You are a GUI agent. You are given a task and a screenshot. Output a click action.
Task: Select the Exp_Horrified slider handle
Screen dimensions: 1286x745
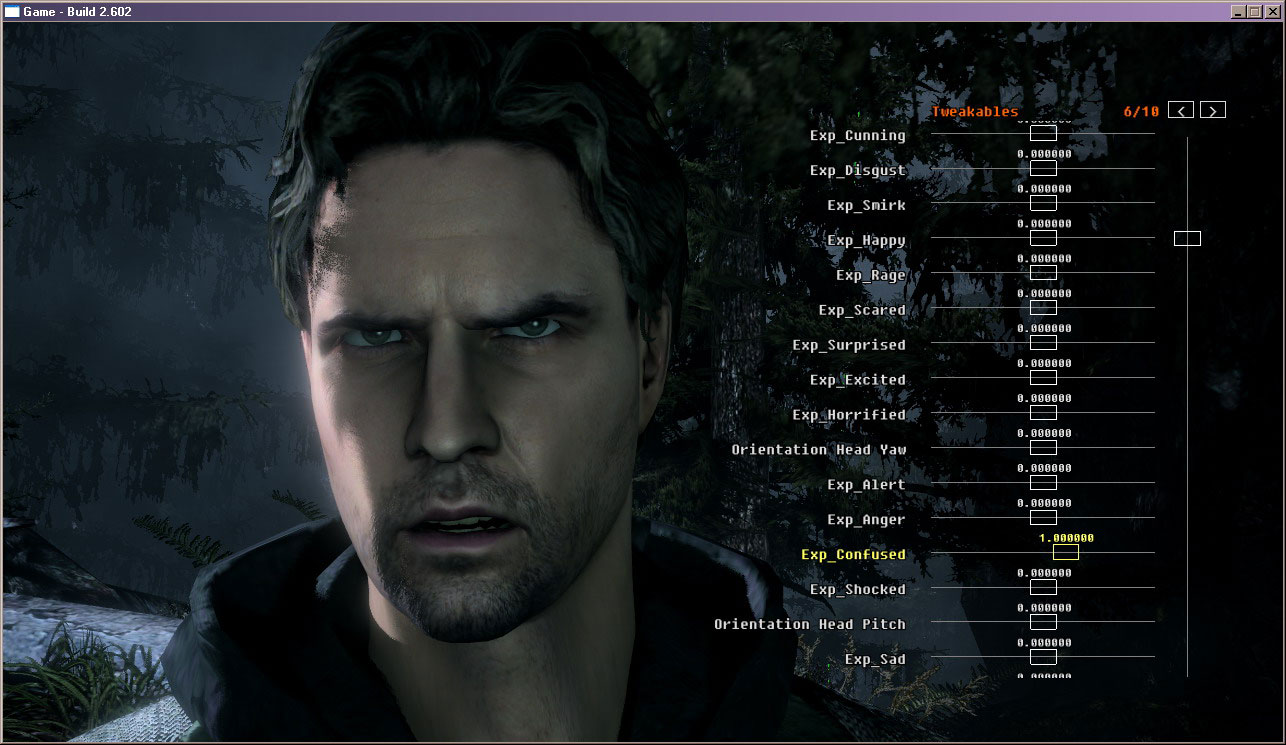click(1043, 413)
